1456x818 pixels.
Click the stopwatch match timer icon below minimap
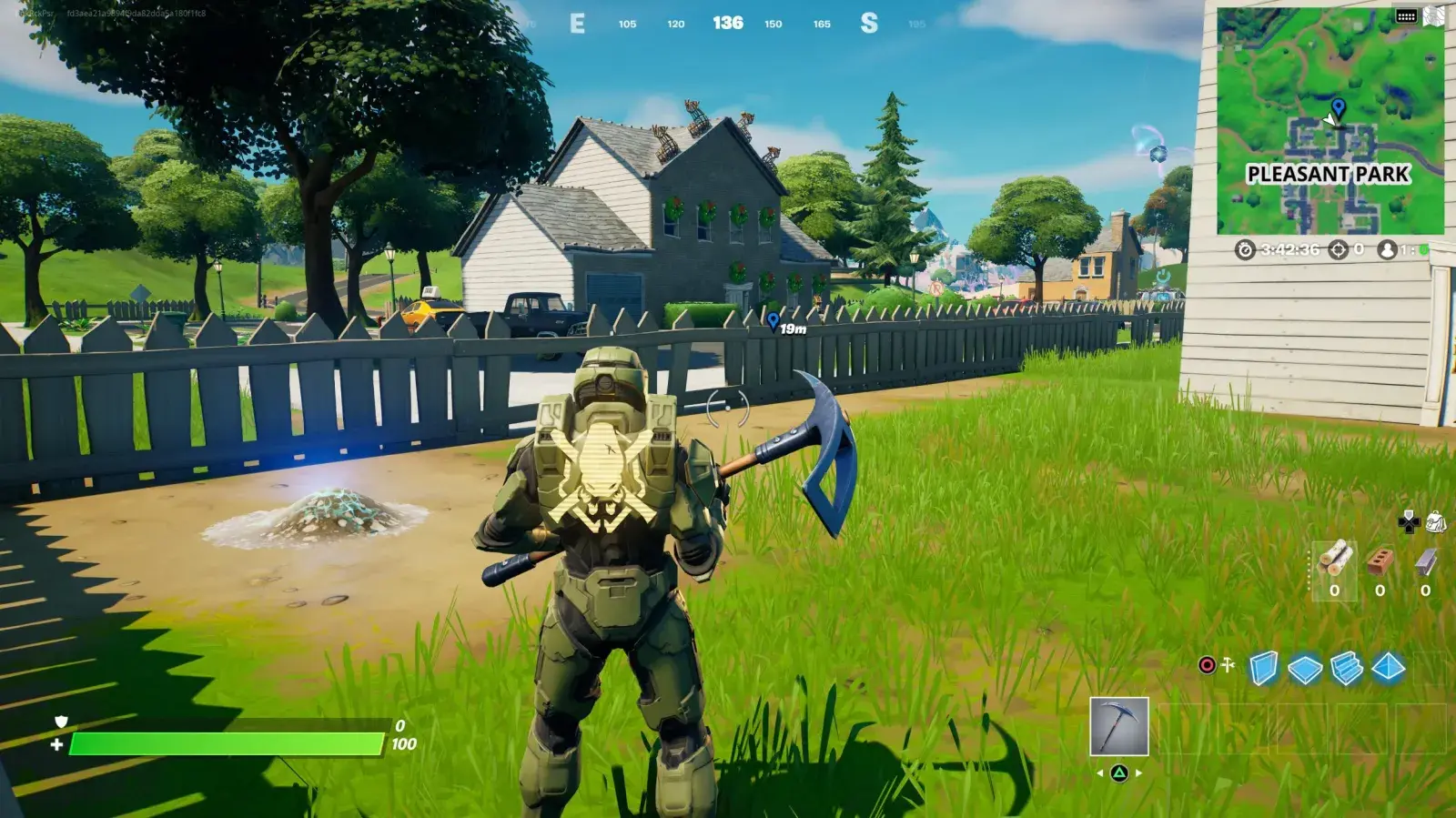point(1245,250)
